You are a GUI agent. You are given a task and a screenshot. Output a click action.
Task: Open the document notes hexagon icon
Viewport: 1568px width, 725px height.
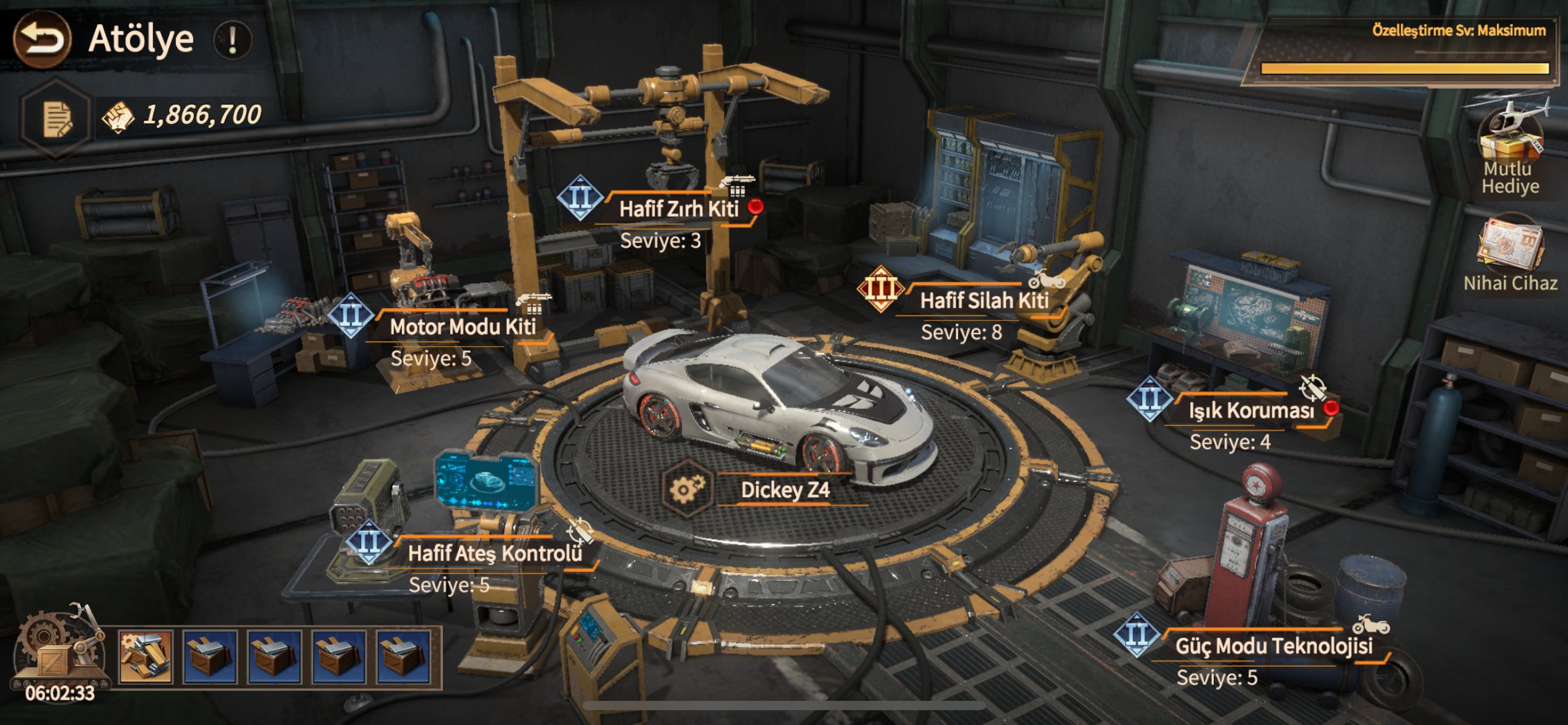coord(56,118)
